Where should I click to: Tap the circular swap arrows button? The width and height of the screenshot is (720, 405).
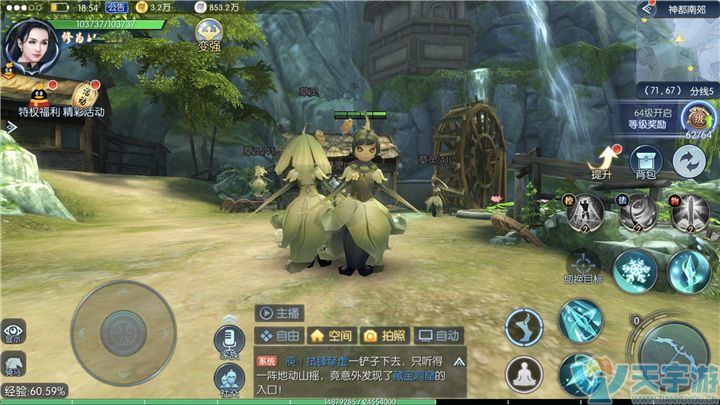pyautogui.click(x=688, y=160)
